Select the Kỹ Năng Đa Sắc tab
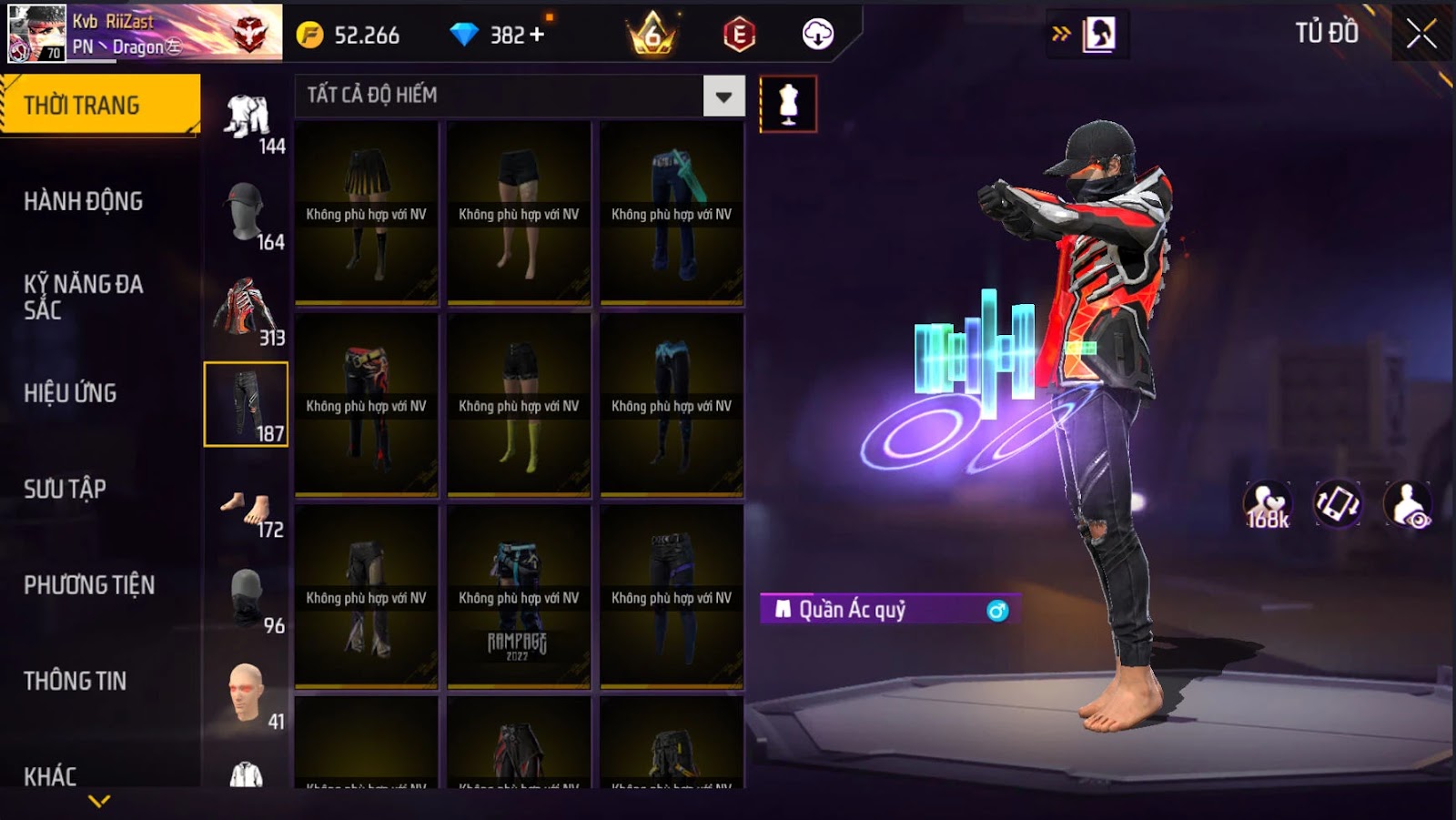 click(84, 297)
